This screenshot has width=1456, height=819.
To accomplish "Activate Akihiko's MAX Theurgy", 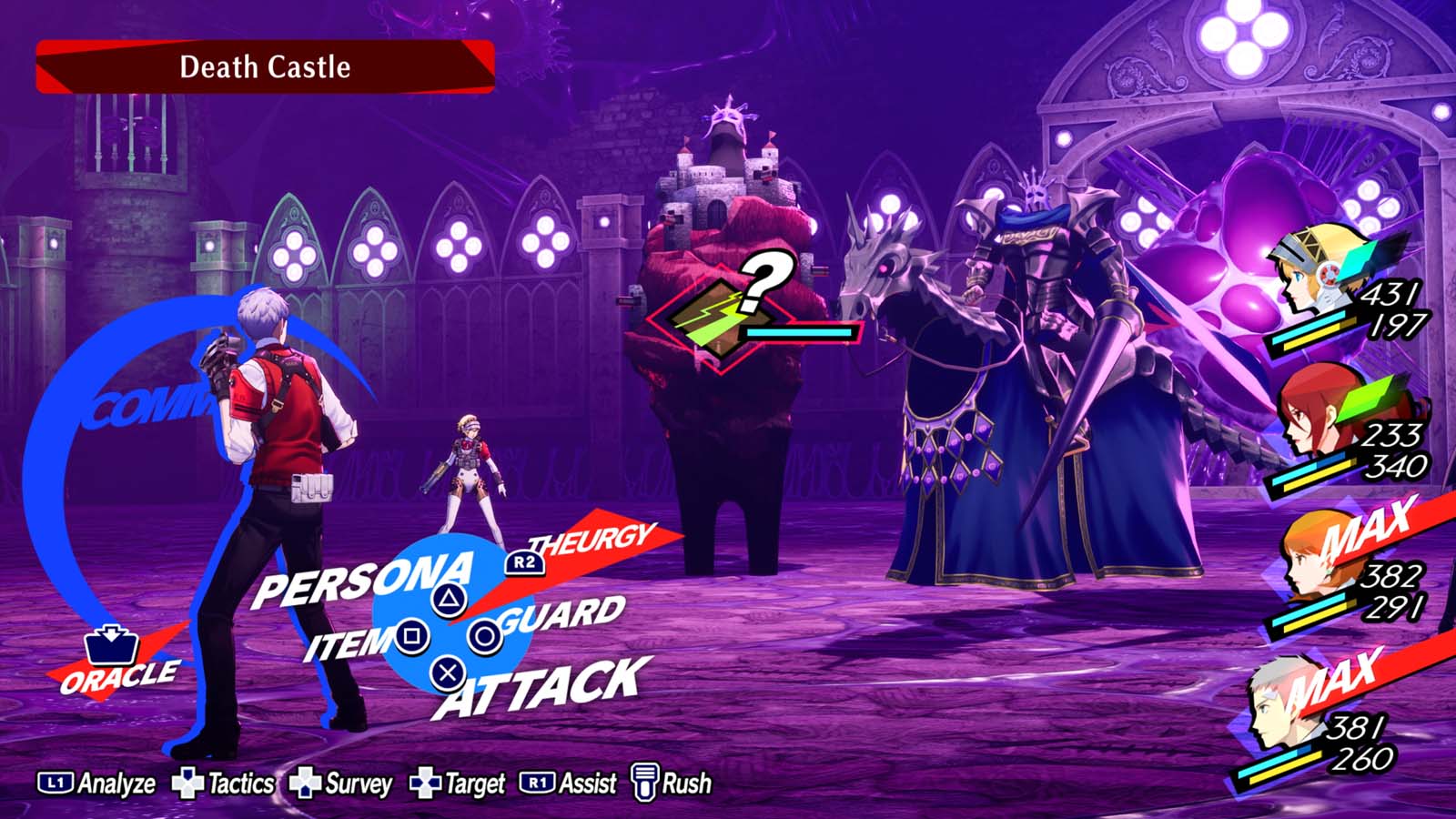I will tap(1338, 679).
